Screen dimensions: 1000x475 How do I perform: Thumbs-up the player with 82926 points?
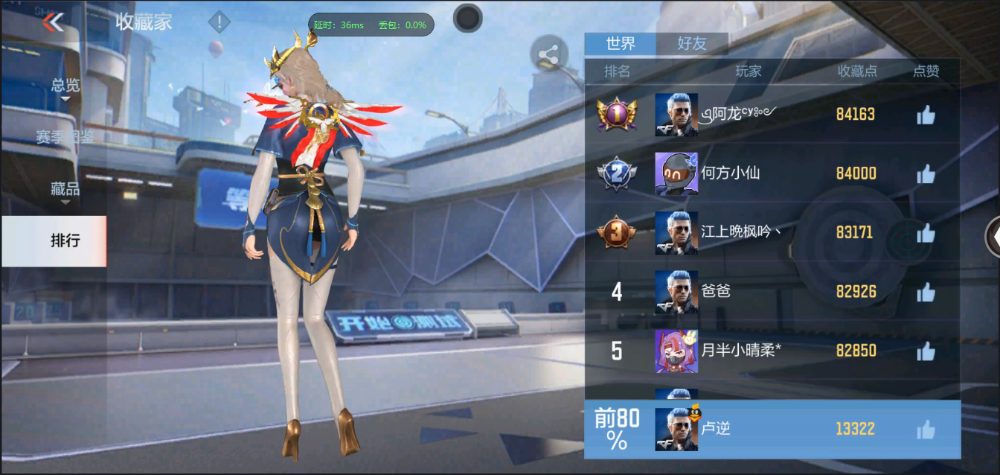[x=926, y=292]
